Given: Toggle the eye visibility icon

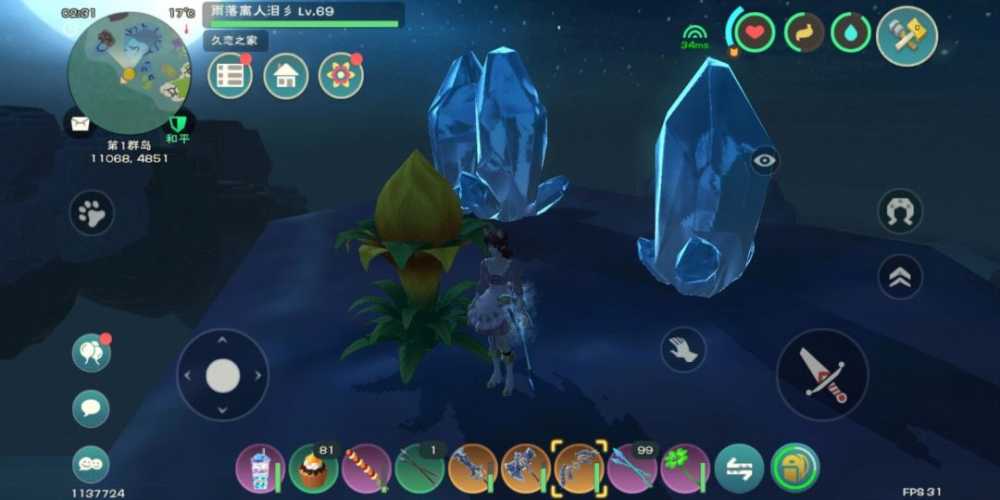Looking at the screenshot, I should [765, 160].
